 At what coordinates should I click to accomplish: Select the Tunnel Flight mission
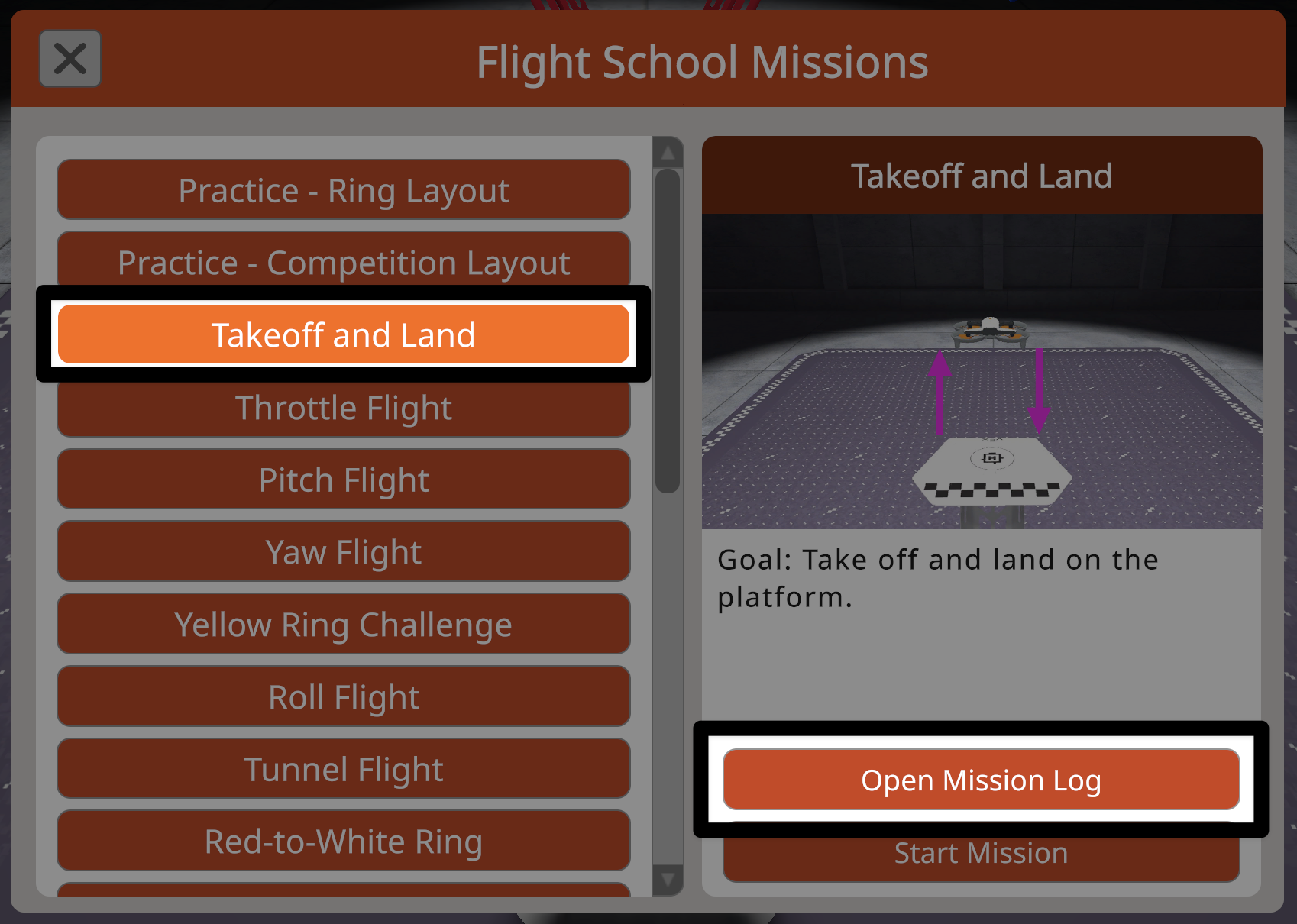(x=343, y=768)
